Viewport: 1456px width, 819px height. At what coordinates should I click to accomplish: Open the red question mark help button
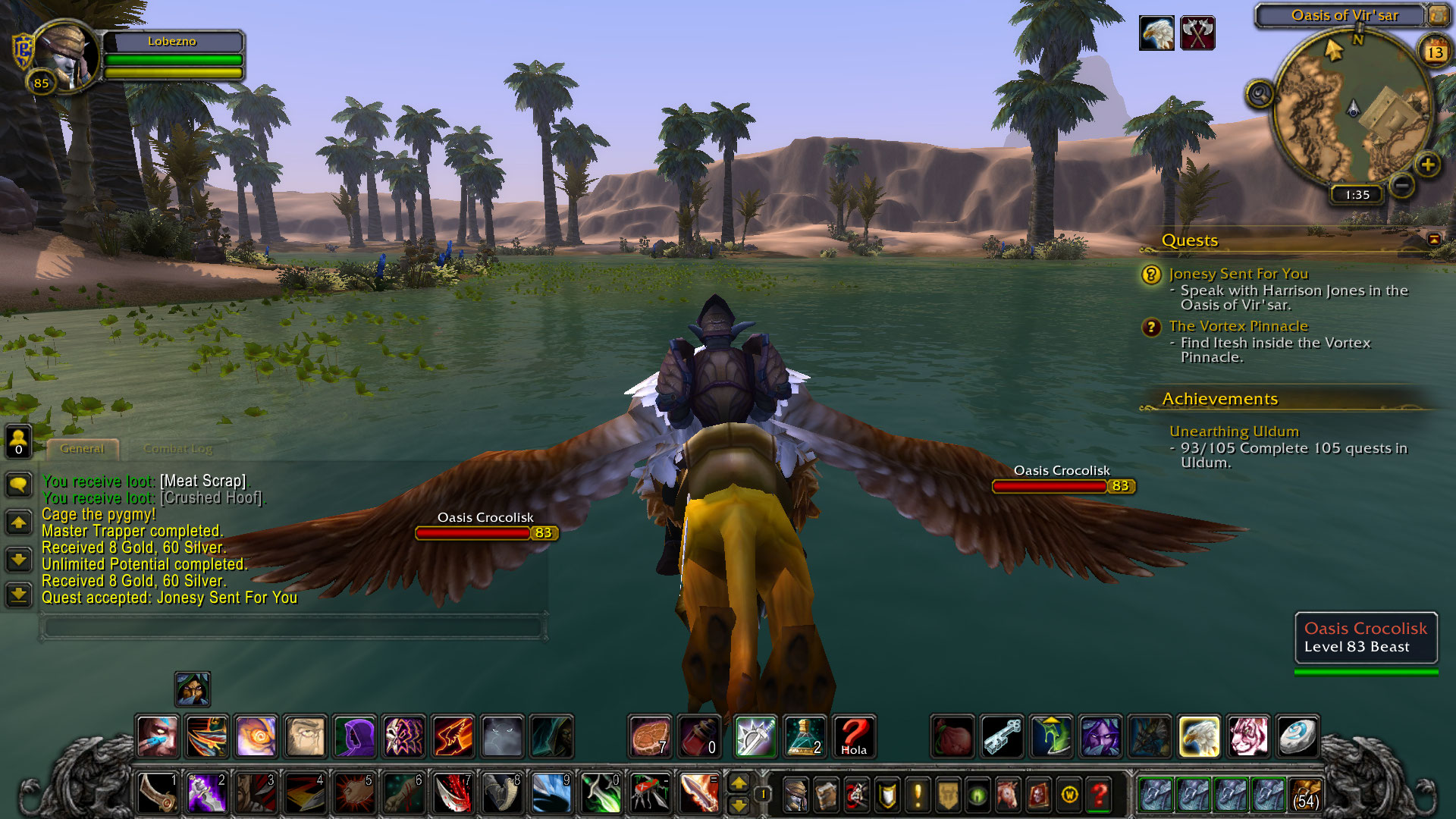click(1099, 795)
